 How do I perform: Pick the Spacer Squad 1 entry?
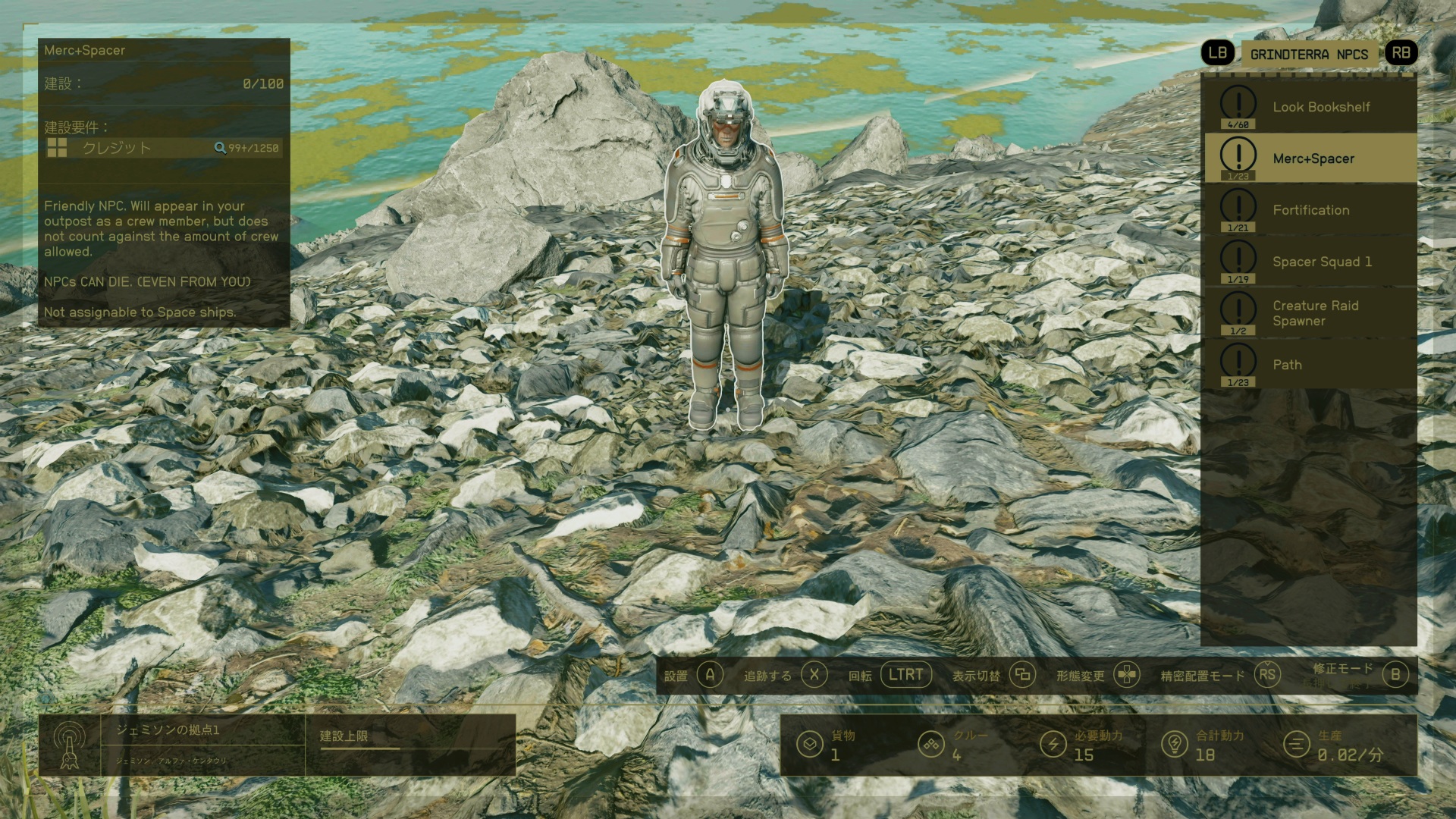point(1310,262)
